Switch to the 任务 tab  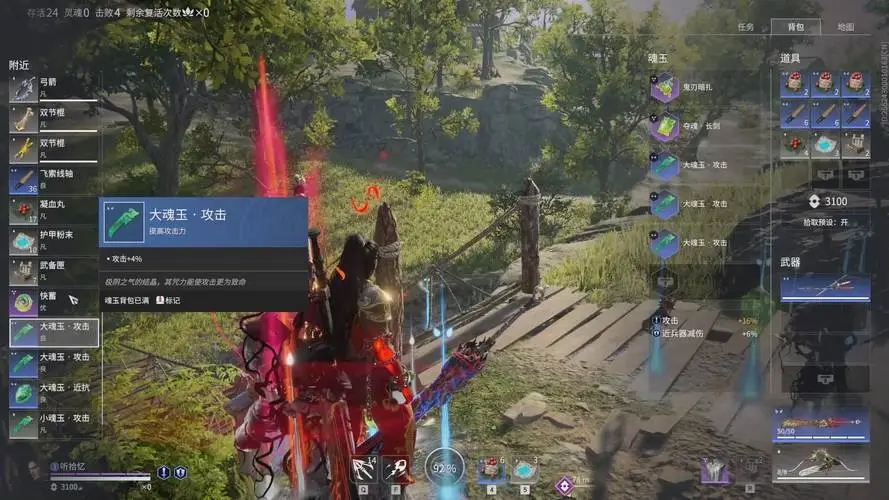[745, 27]
